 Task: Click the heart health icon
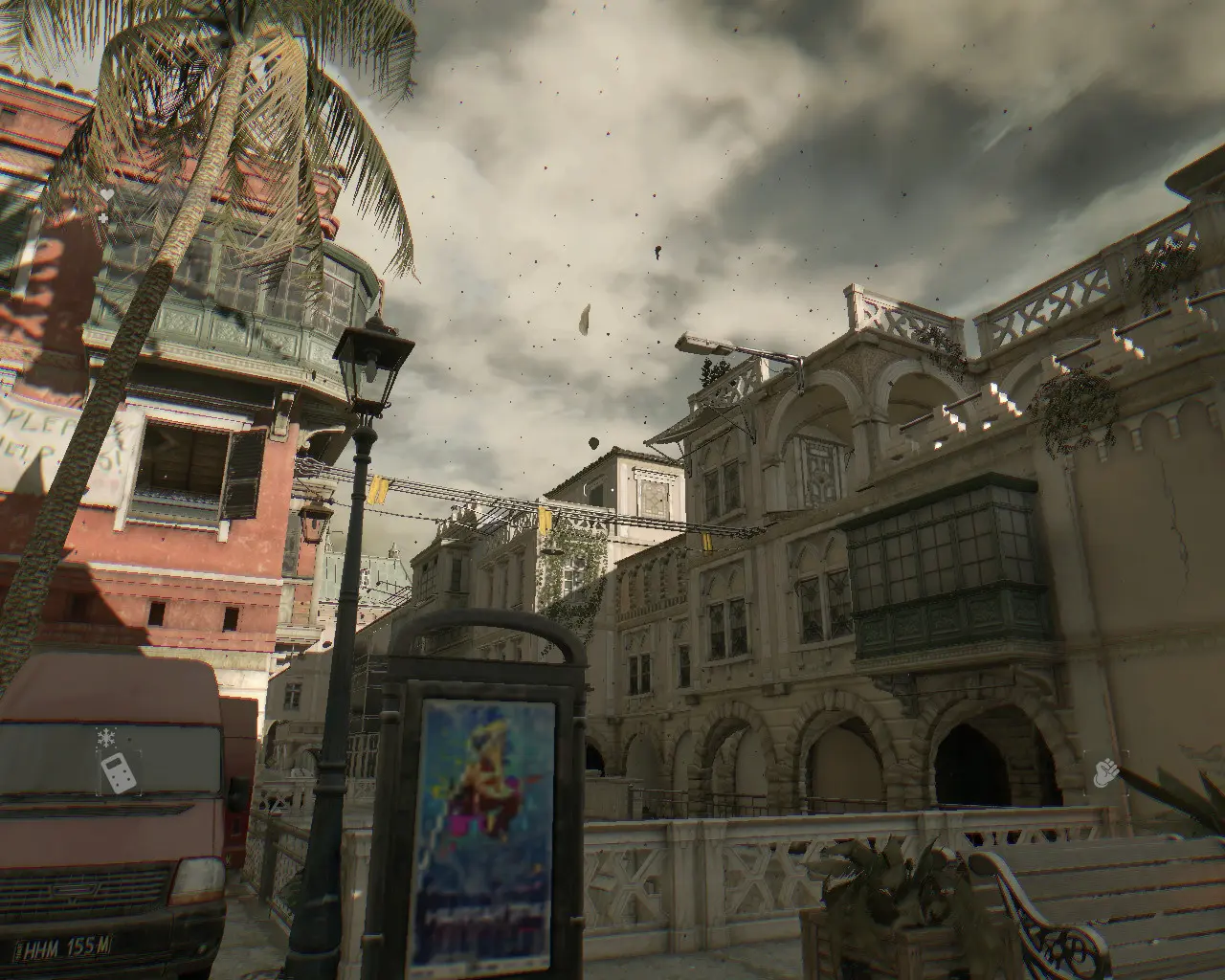[107, 194]
